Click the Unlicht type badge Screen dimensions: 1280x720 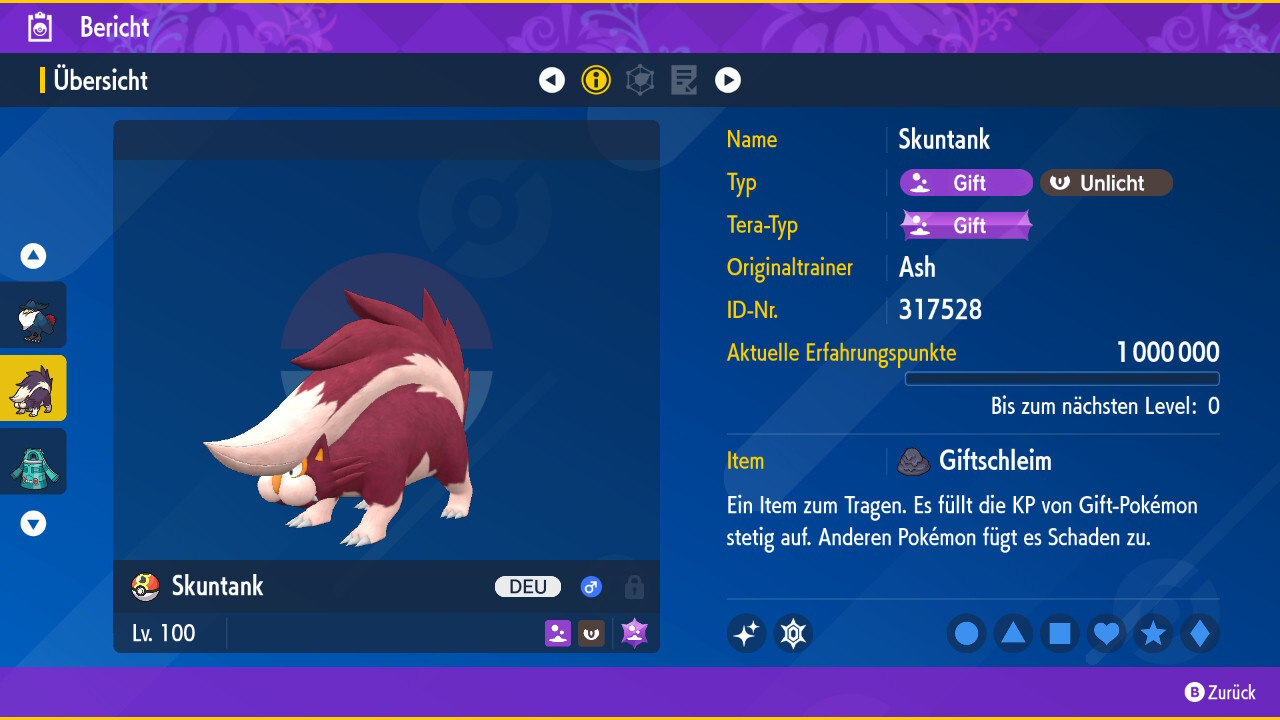click(x=1106, y=182)
